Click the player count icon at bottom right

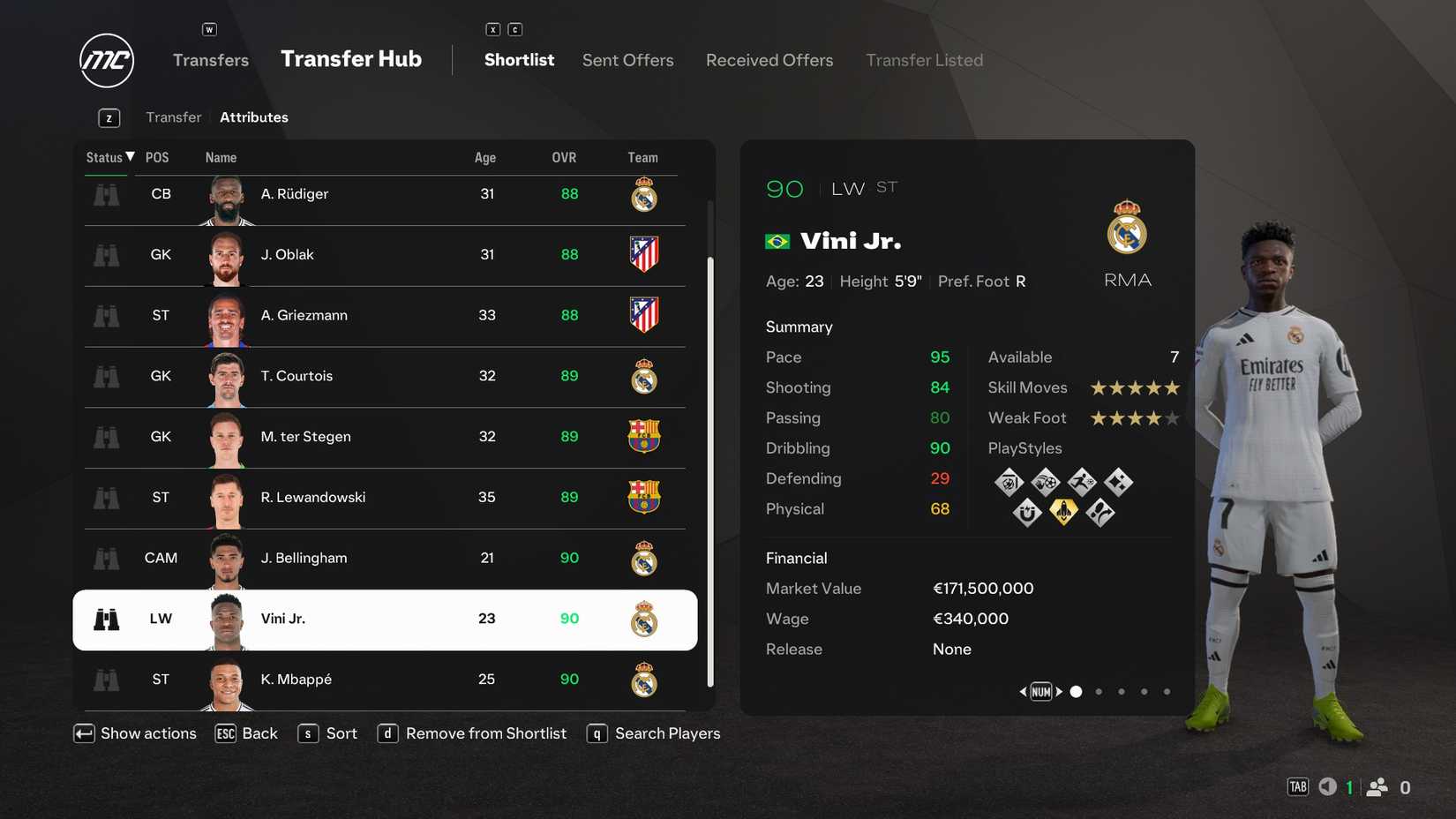(x=1377, y=785)
